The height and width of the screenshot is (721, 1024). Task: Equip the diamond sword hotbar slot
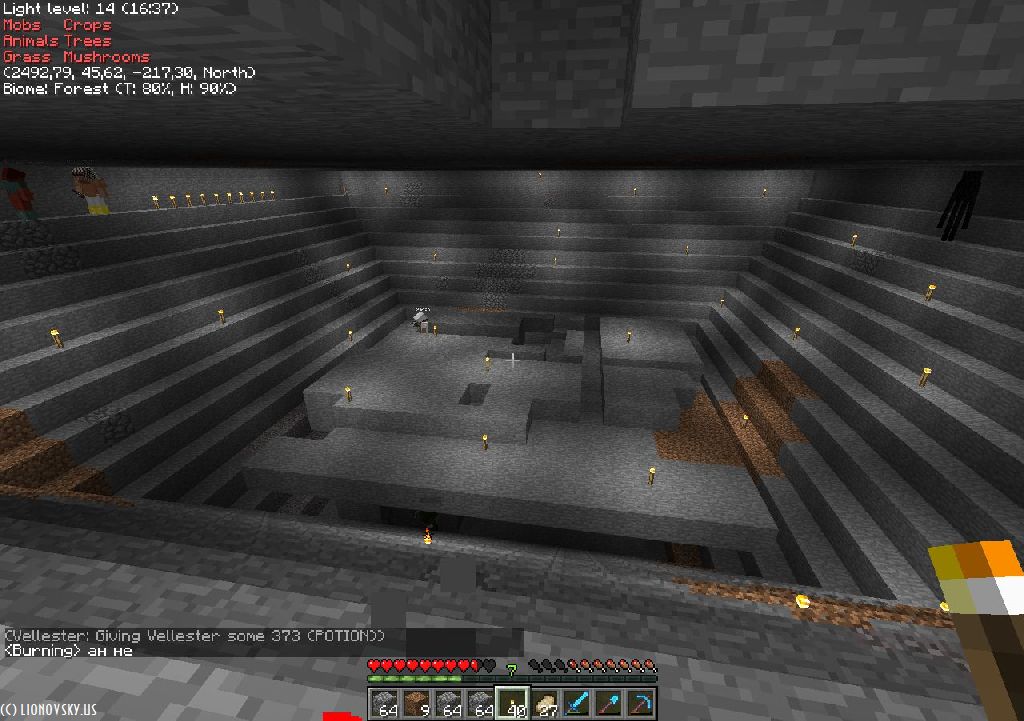[x=576, y=704]
